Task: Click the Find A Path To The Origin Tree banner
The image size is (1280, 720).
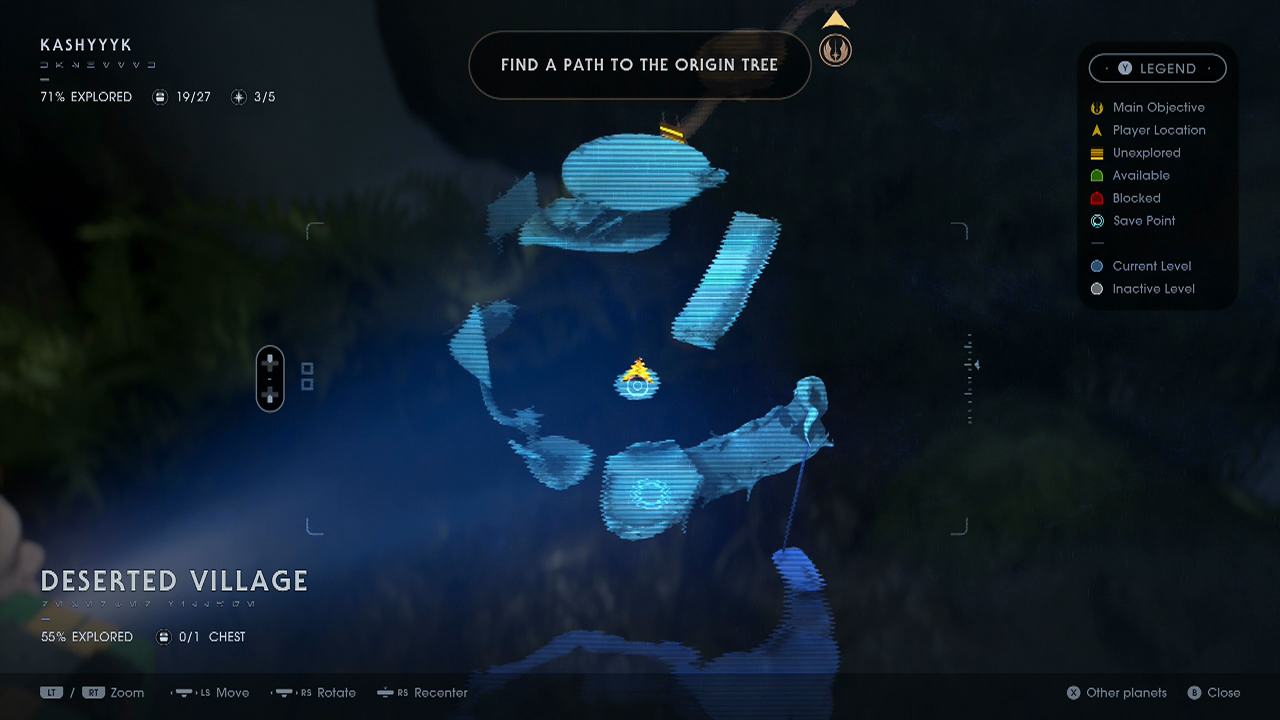Action: click(x=640, y=65)
